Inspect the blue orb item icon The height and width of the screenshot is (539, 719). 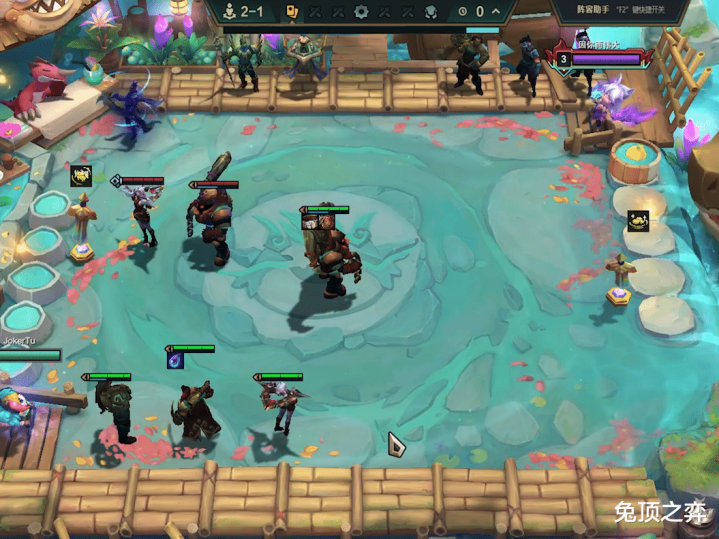pos(175,358)
